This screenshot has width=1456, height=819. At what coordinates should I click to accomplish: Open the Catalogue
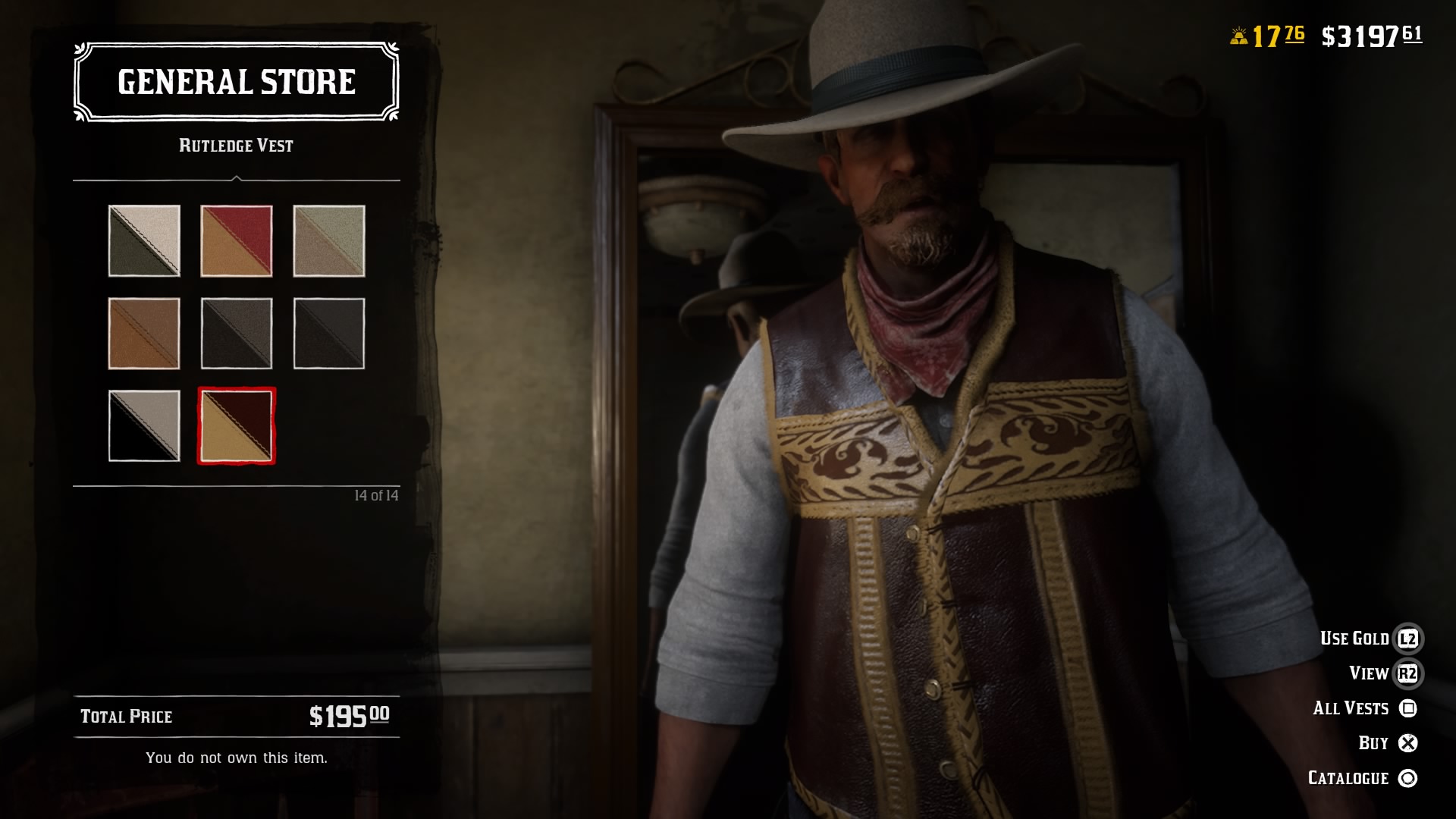[x=1347, y=777]
